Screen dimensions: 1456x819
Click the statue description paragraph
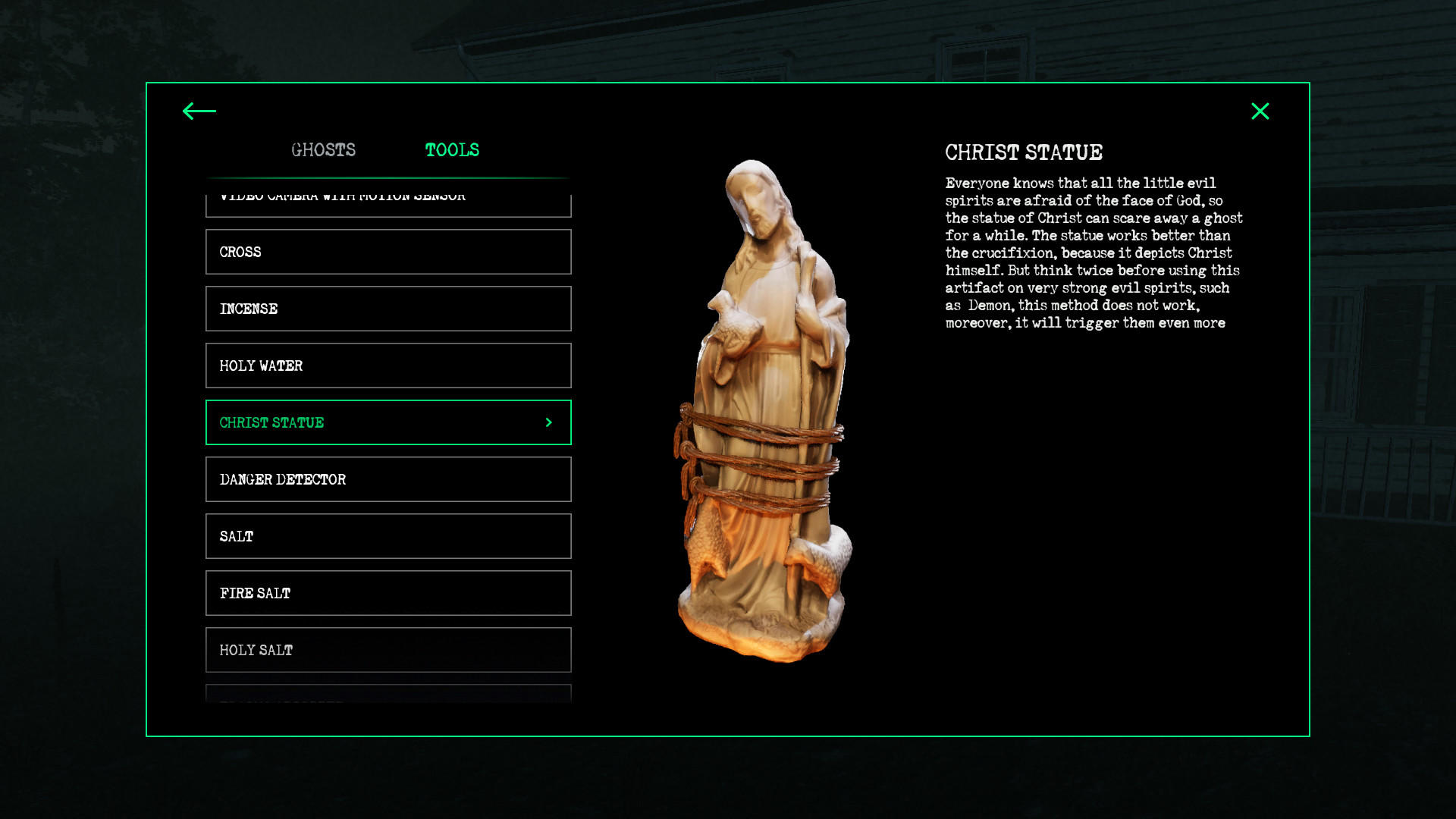(1092, 253)
